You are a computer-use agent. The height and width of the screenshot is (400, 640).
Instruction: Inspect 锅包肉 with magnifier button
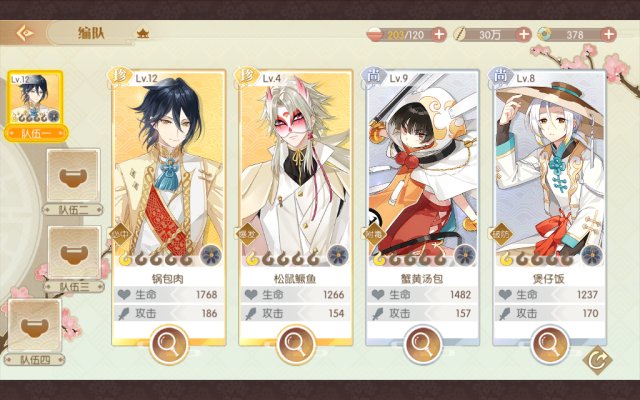coord(168,345)
